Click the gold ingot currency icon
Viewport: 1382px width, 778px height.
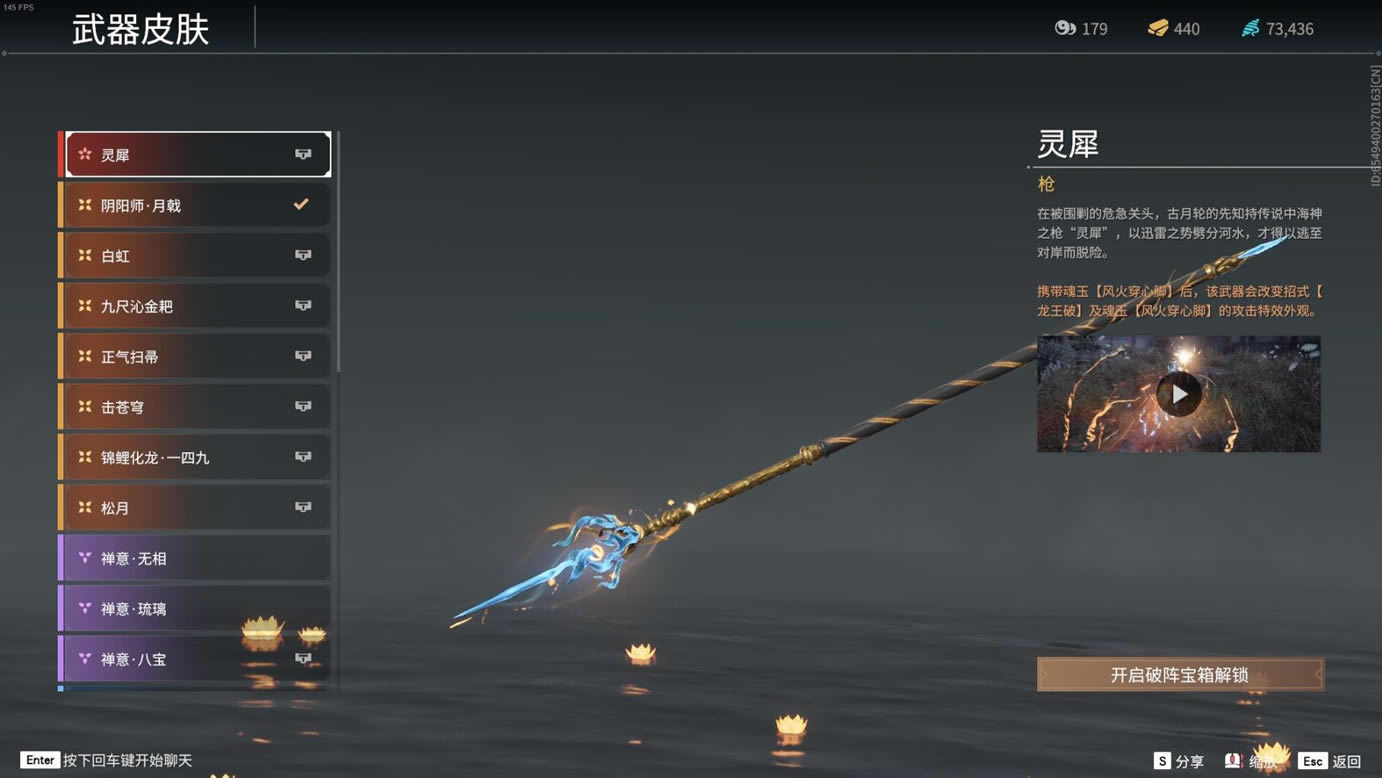[1158, 28]
